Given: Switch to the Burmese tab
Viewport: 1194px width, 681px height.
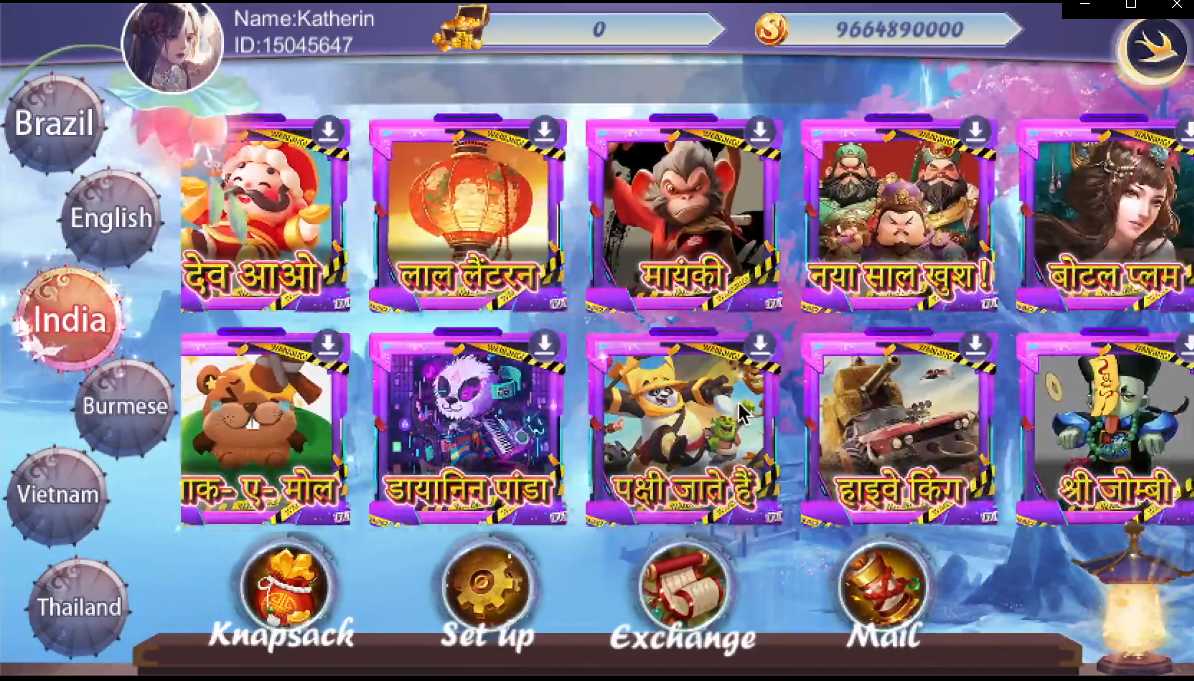Looking at the screenshot, I should tap(125, 406).
